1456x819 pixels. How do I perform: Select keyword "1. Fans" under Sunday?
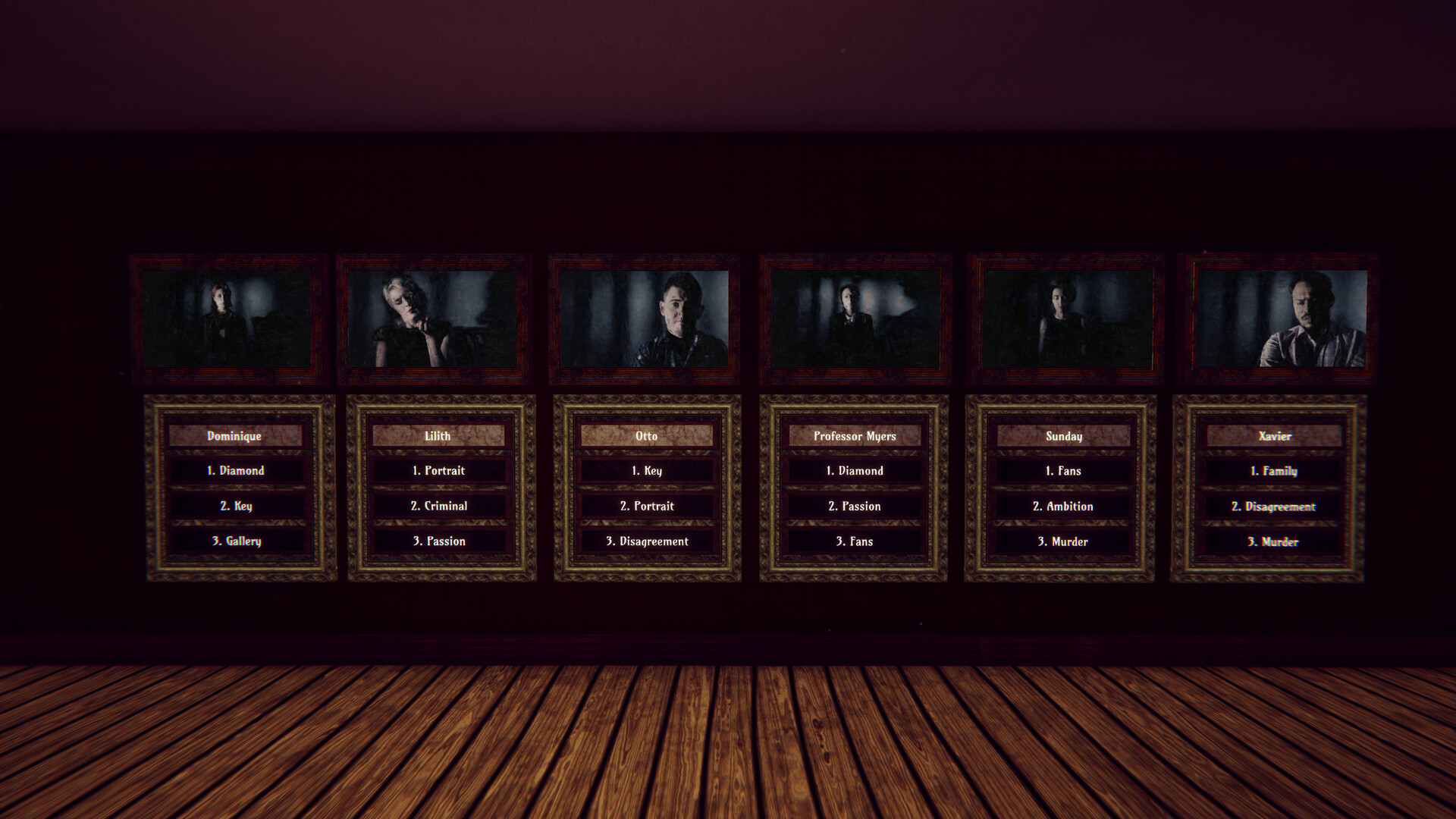point(1062,470)
